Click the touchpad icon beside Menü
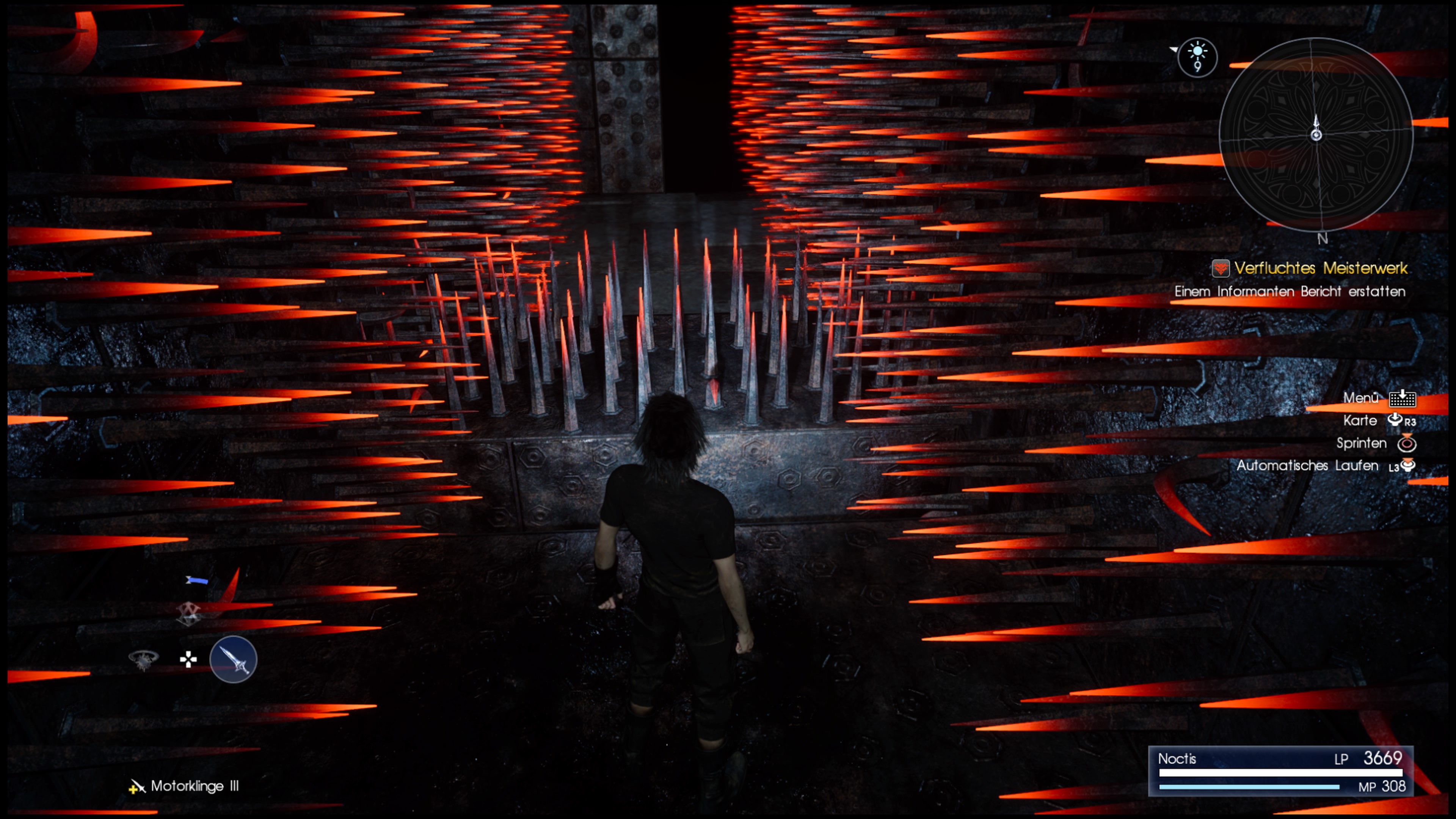Screen dimensions: 1456x819 1403,399
